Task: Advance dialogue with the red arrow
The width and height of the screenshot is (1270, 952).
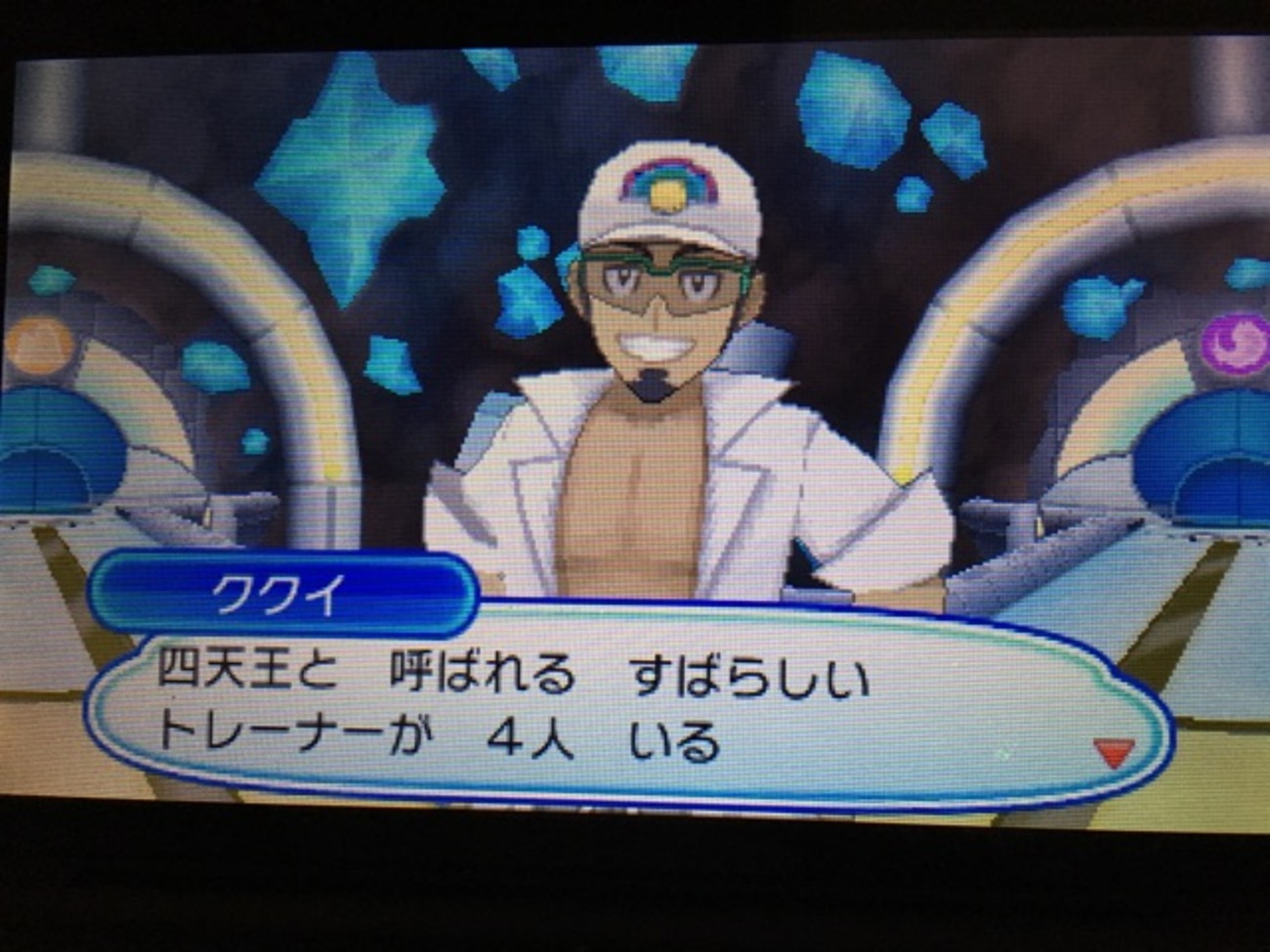Action: 1113,752
